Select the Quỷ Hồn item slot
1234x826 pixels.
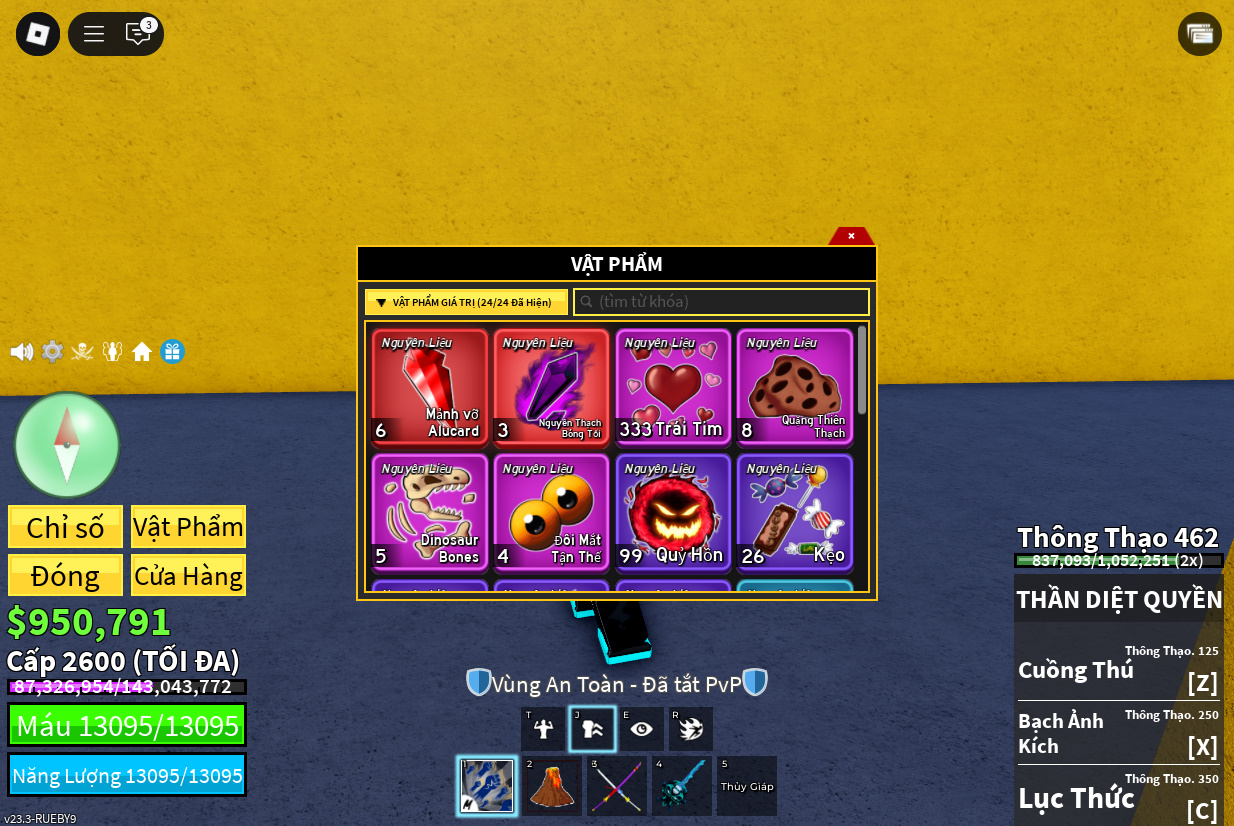673,512
